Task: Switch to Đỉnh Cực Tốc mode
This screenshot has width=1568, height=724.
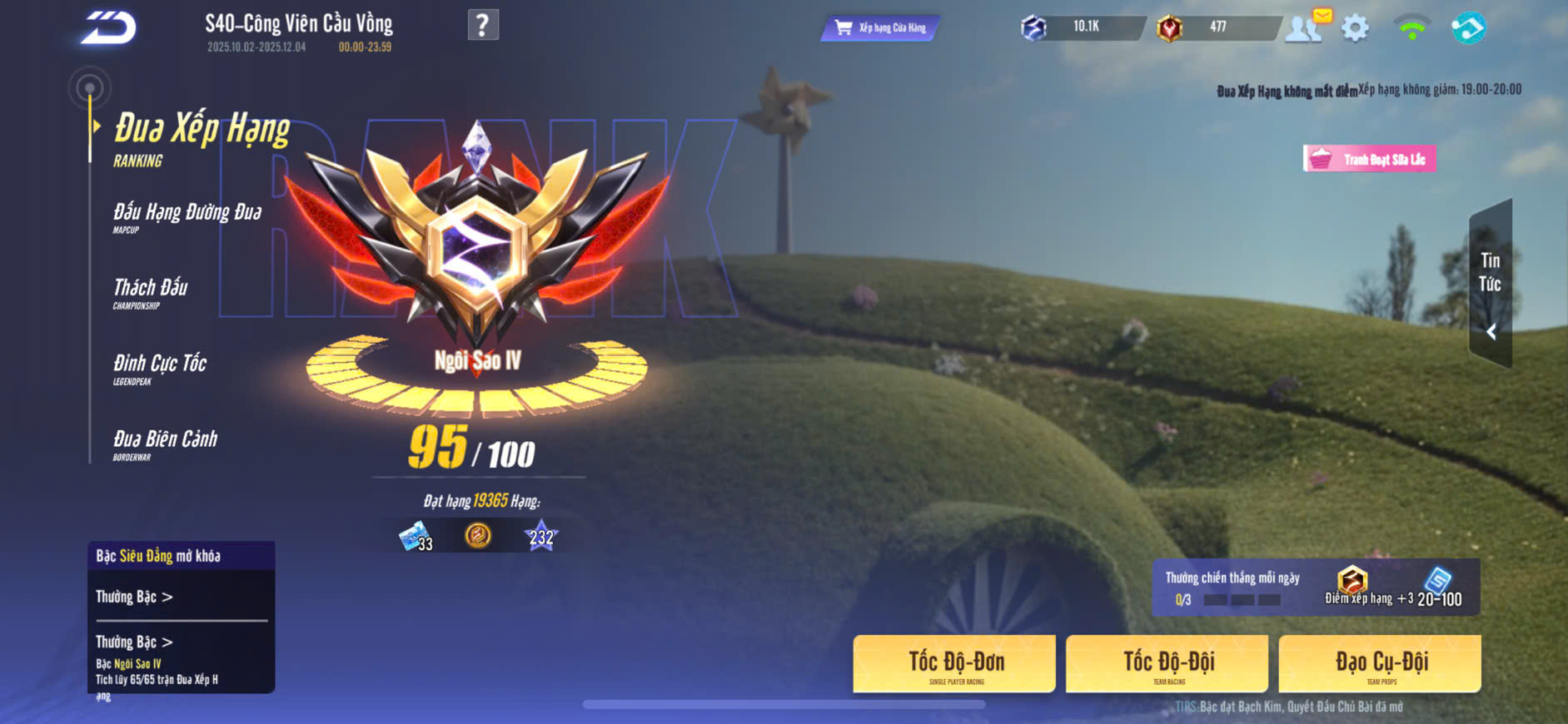Action: click(x=160, y=367)
